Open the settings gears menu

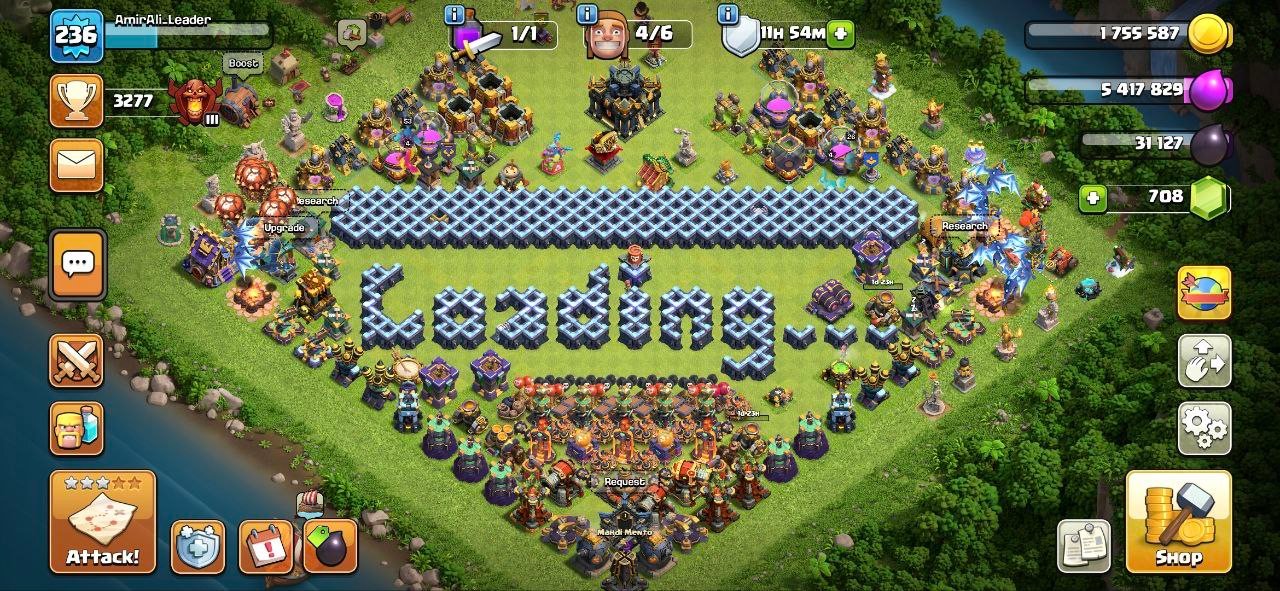(1204, 428)
